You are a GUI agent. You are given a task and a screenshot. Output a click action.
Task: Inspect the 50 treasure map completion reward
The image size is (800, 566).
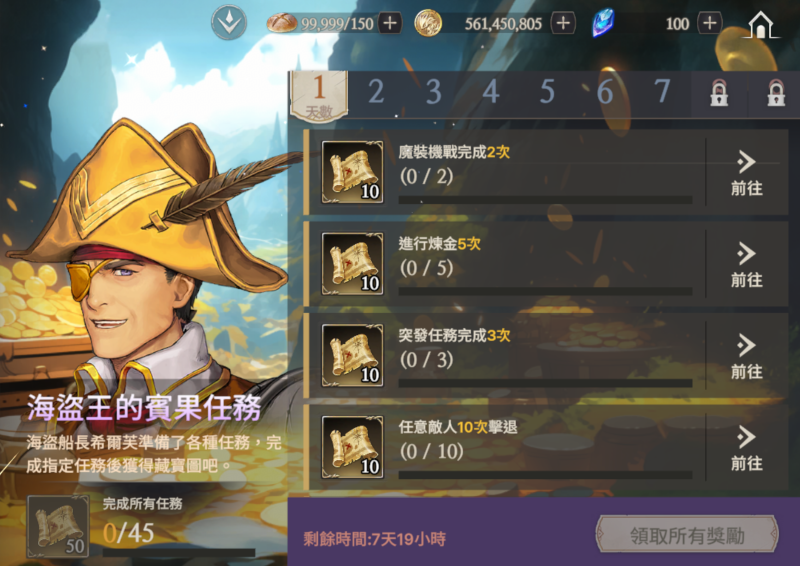[x=58, y=525]
